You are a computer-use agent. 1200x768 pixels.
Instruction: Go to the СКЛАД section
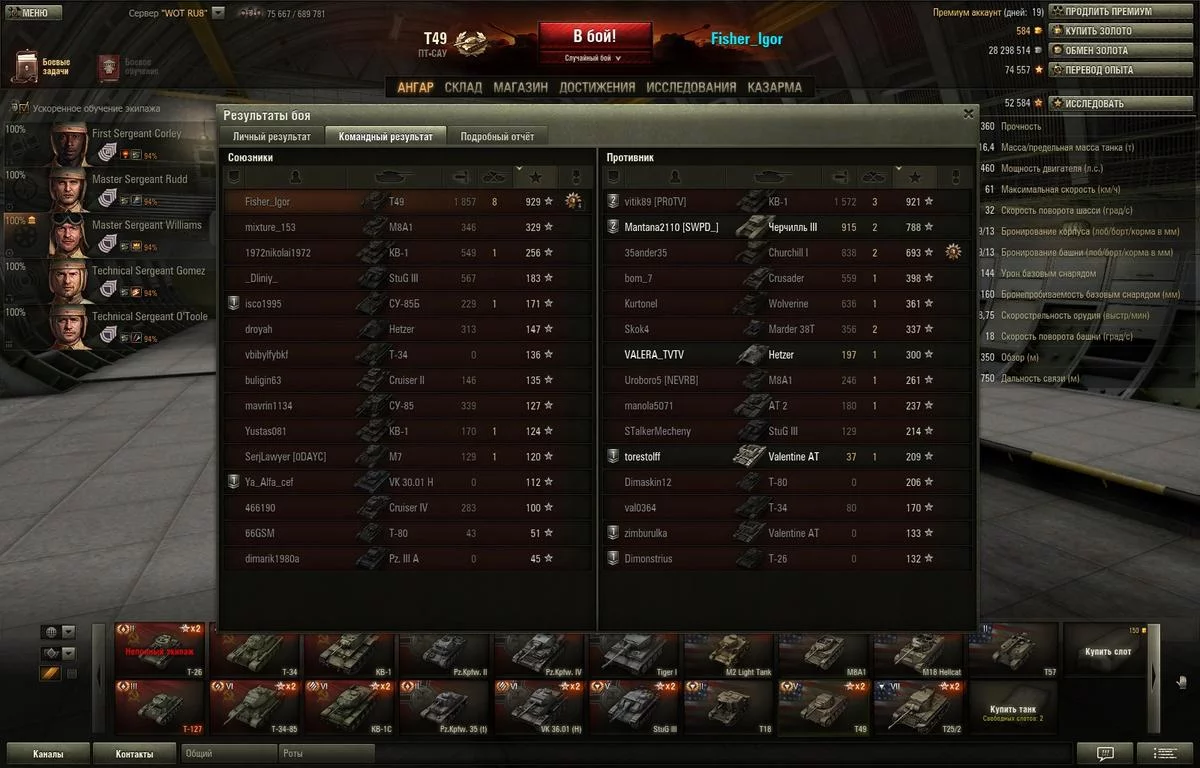click(463, 87)
